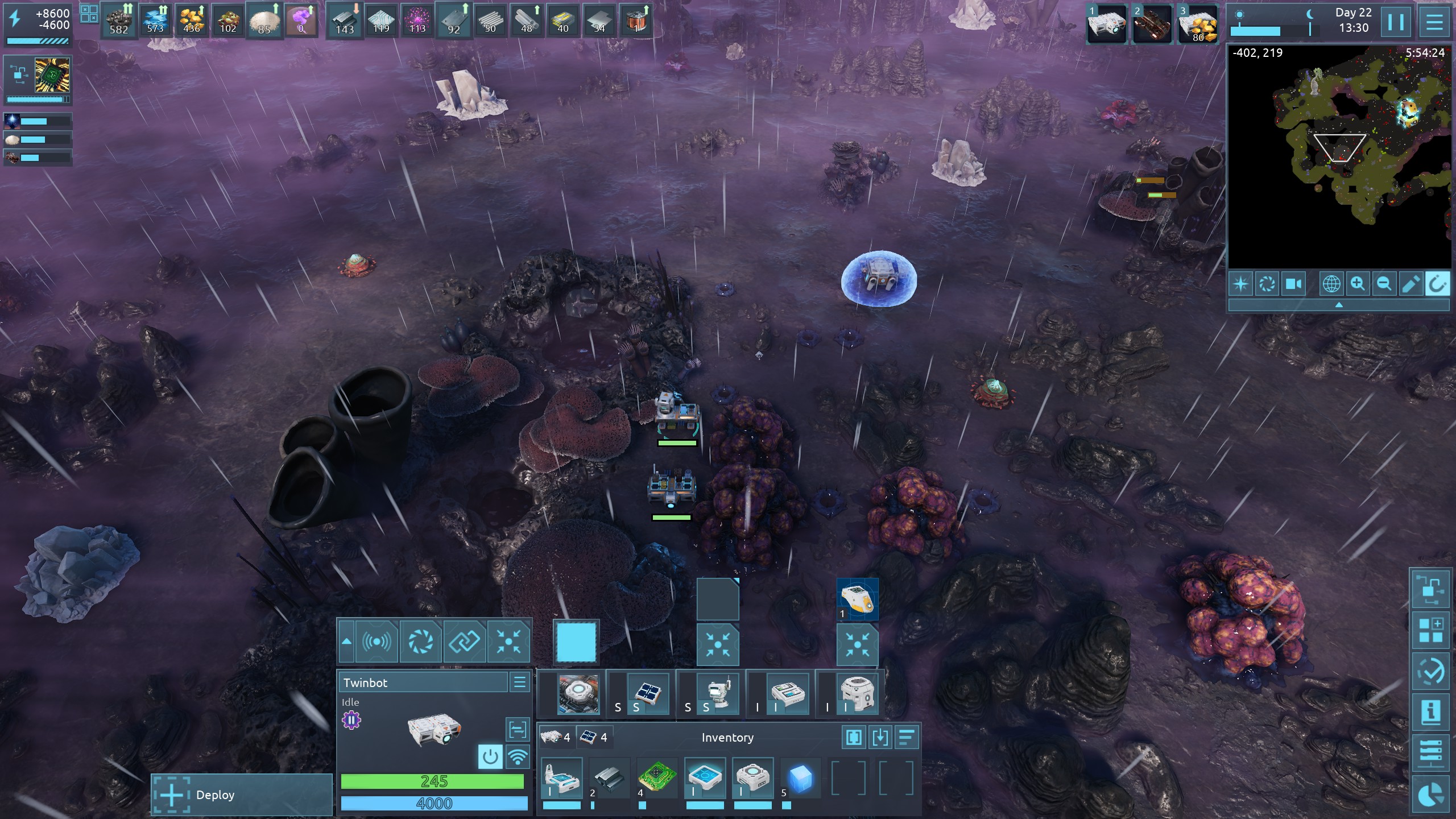This screenshot has height=819, width=1456.
Task: Zoom out on the minimap
Action: [1384, 284]
